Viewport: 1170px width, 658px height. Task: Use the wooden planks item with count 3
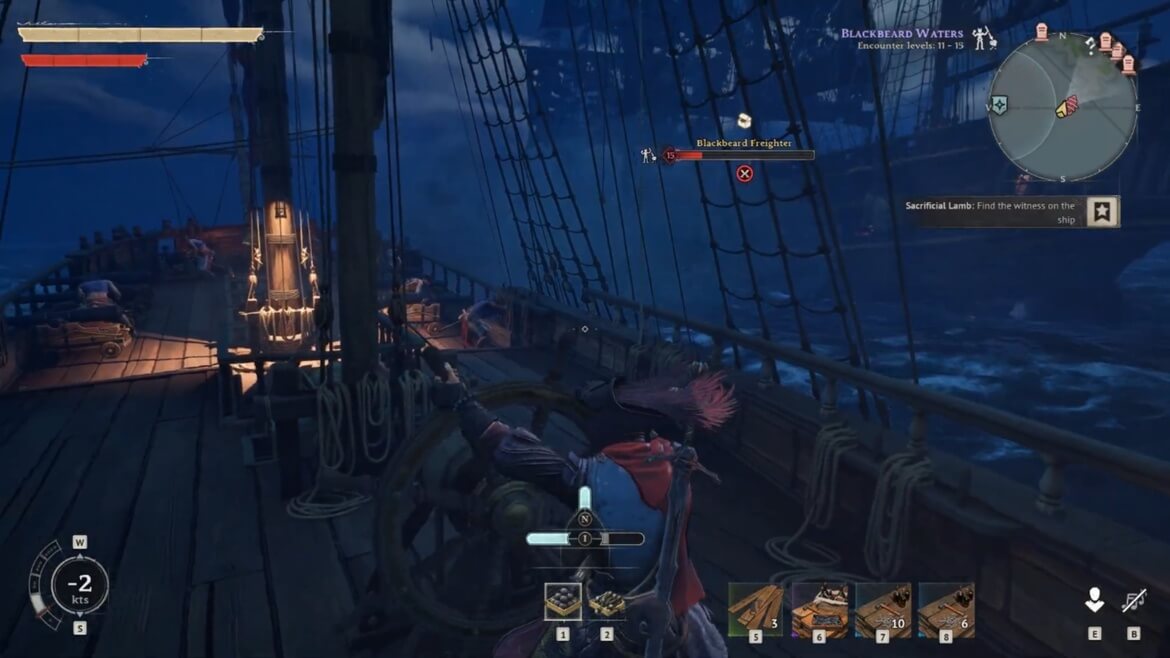click(x=756, y=609)
